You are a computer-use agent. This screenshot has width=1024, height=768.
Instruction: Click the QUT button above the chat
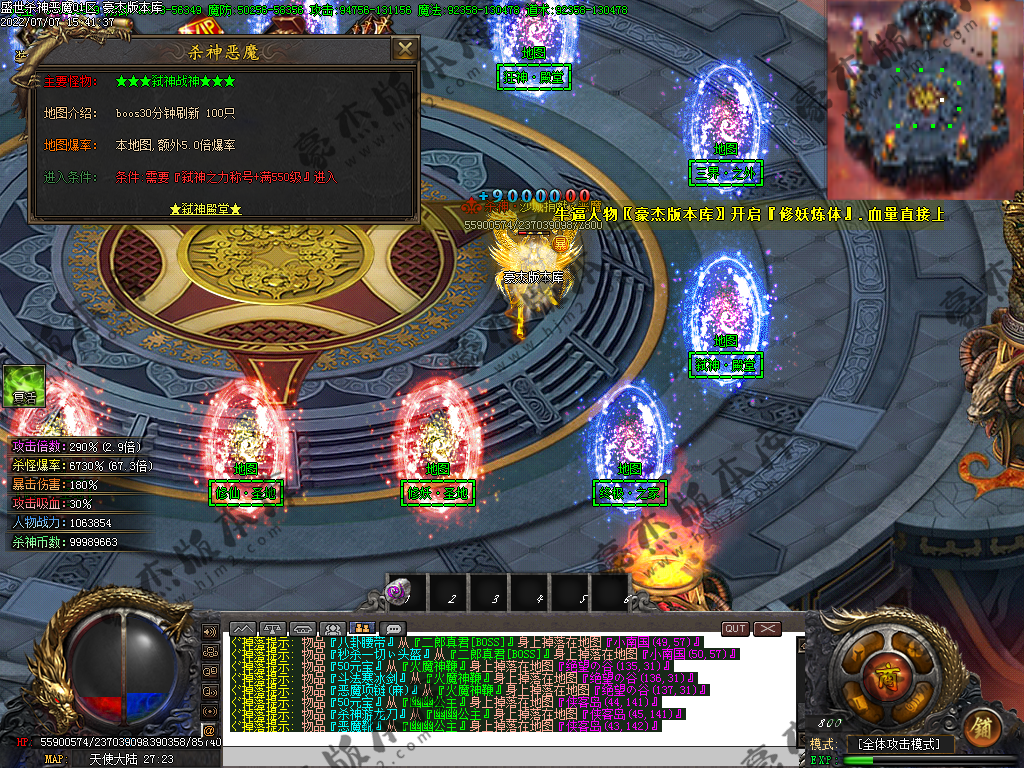[x=735, y=628]
